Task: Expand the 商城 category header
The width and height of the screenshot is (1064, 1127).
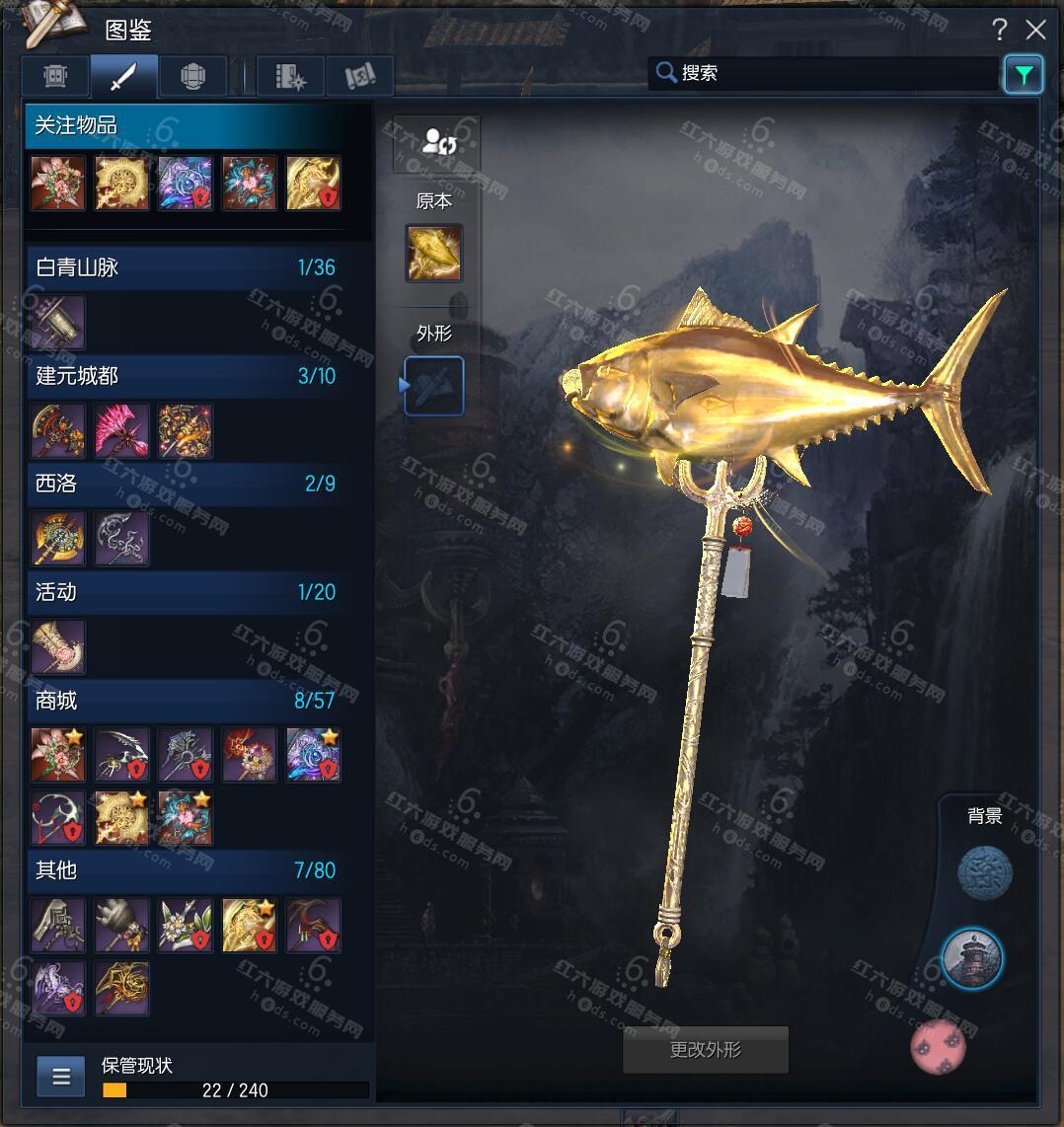Action: click(x=186, y=701)
